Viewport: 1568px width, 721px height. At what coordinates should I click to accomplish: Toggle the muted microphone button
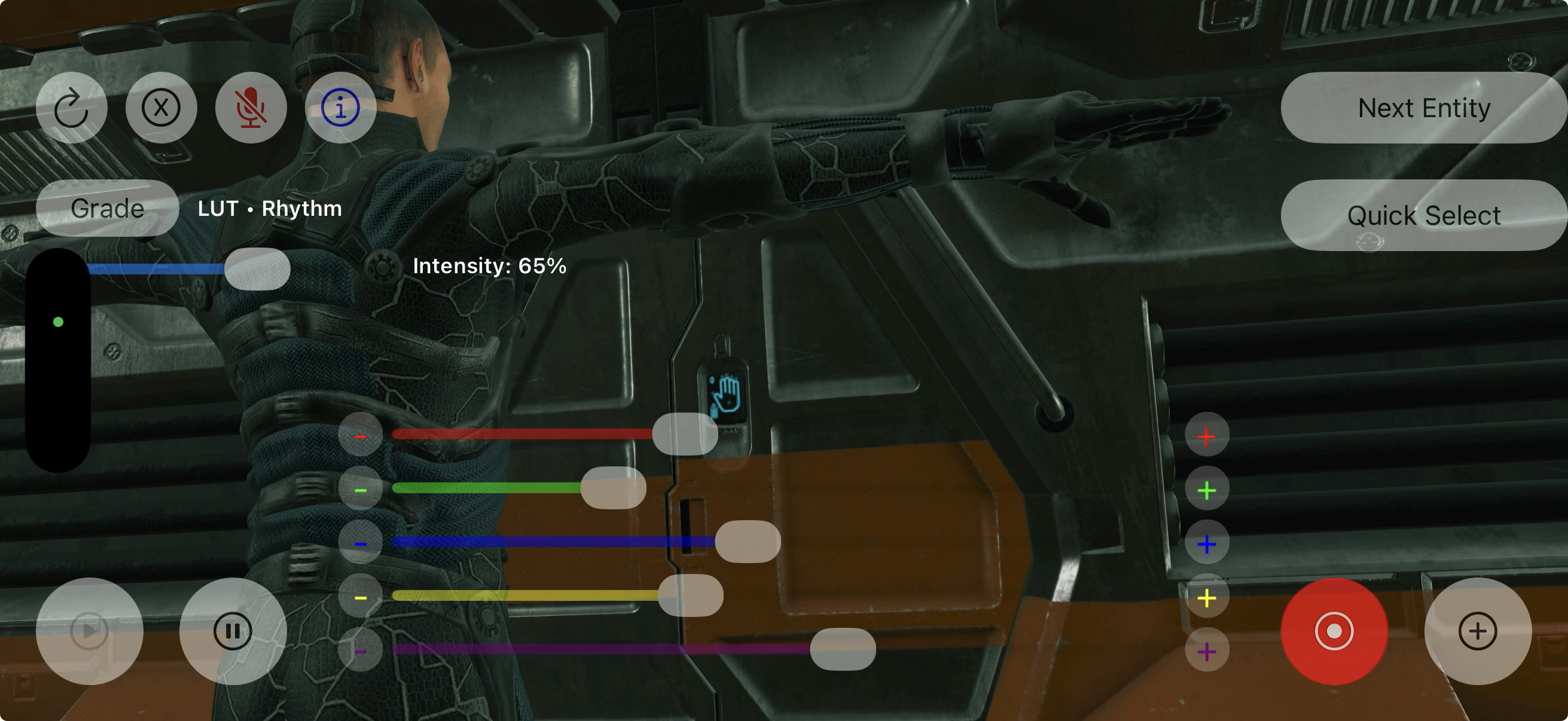[251, 108]
